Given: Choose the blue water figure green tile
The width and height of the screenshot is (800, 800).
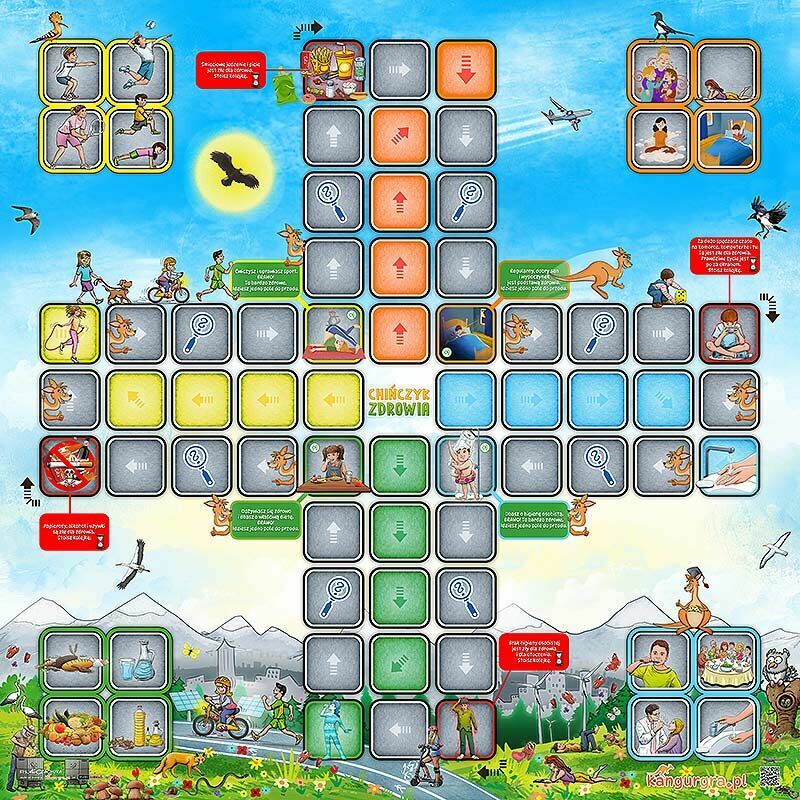Looking at the screenshot, I should [334, 728].
